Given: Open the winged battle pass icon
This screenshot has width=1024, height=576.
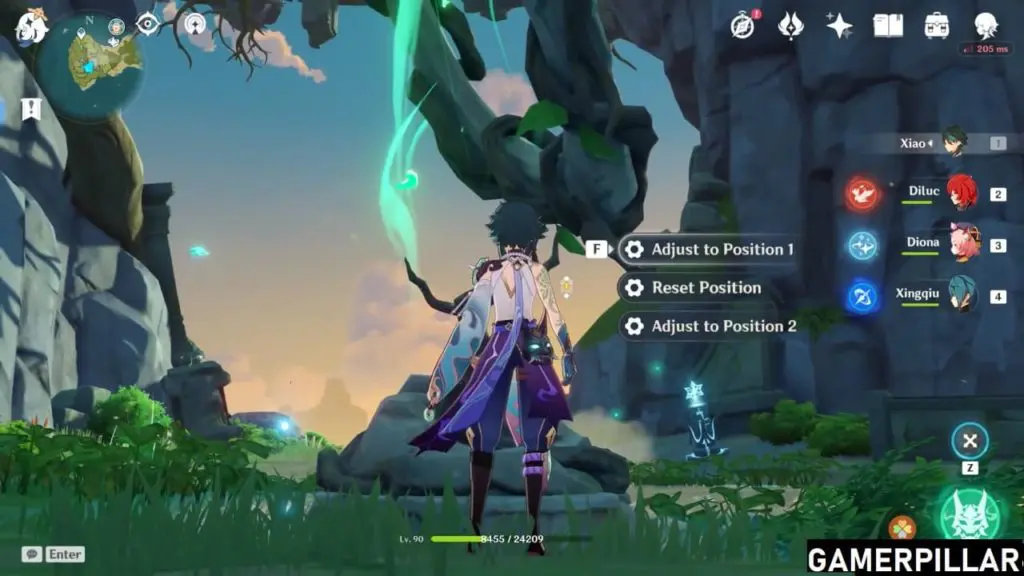Looking at the screenshot, I should coord(790,25).
